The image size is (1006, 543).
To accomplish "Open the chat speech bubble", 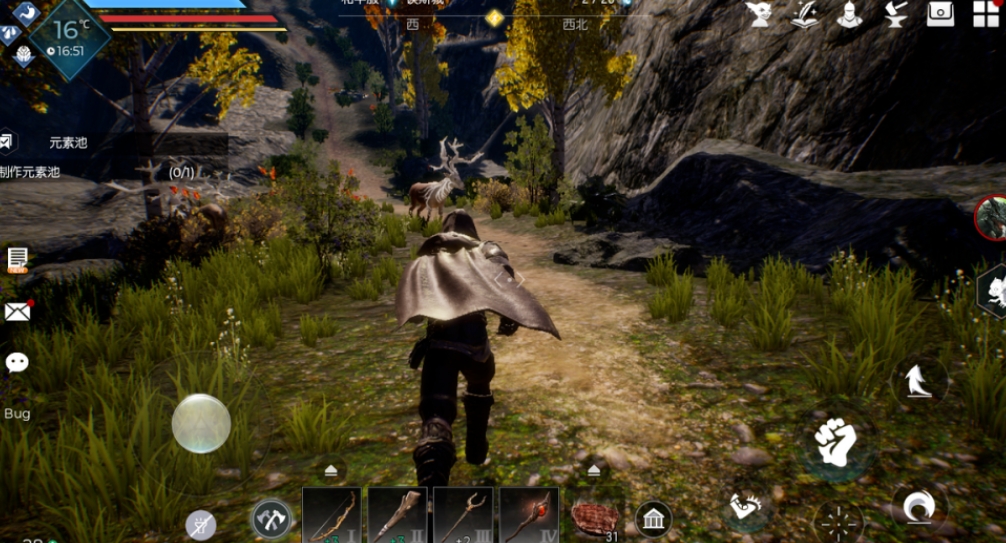I will click(x=17, y=362).
